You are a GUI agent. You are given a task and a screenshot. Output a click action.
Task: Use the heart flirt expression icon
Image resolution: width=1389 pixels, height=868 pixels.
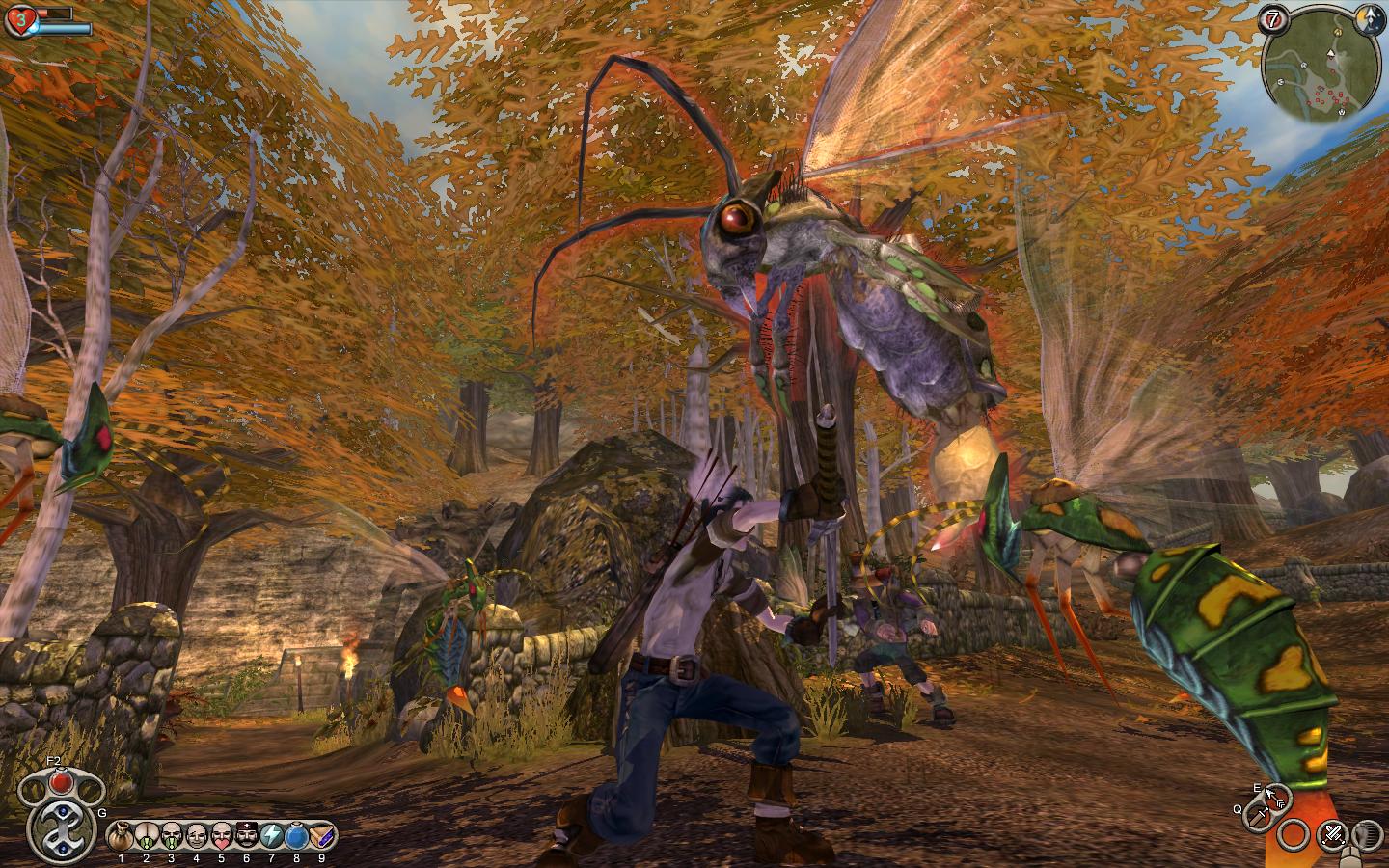coord(222,834)
